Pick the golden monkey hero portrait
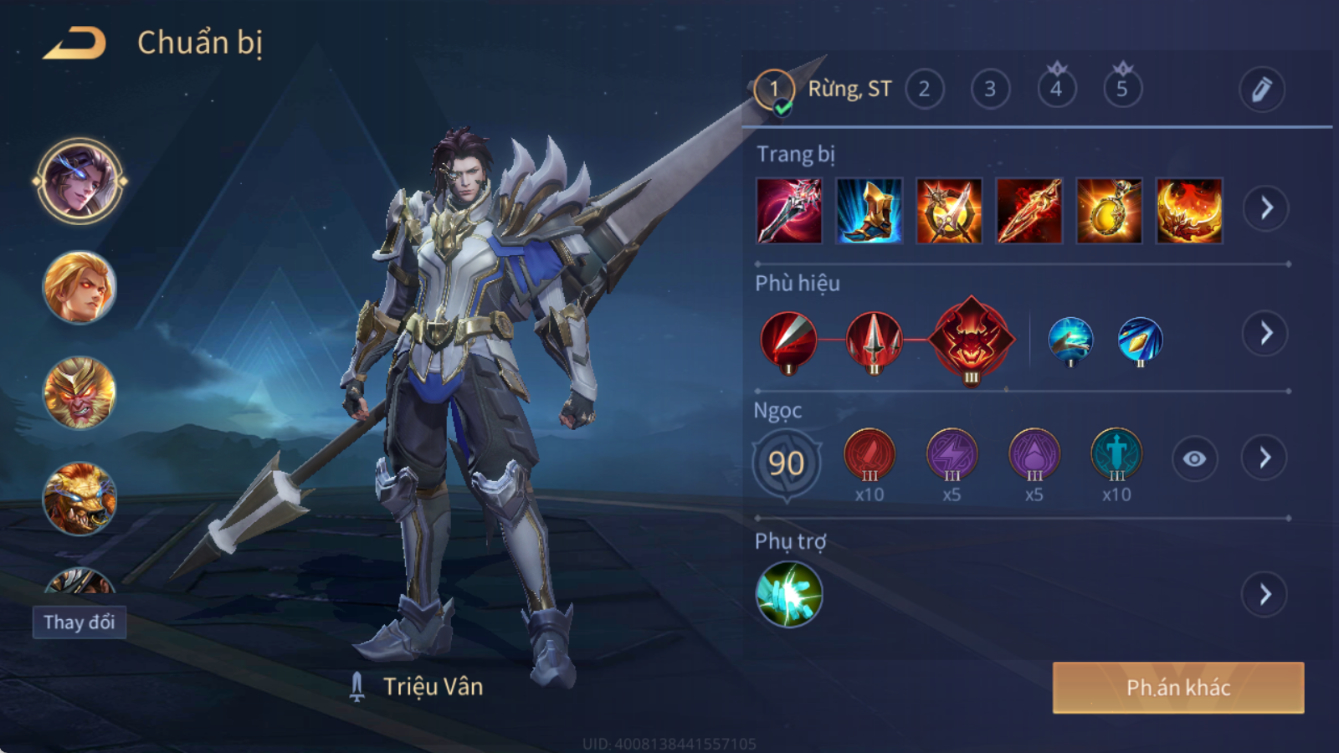1339x753 pixels. [x=80, y=392]
